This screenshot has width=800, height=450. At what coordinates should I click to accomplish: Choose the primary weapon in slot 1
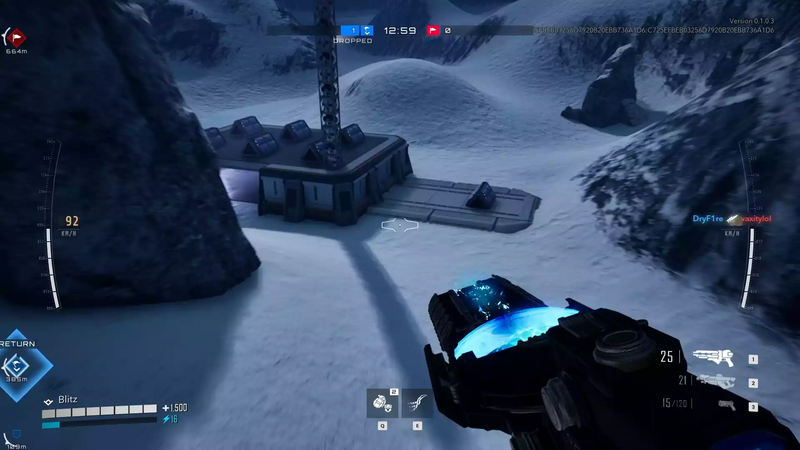pyautogui.click(x=712, y=357)
